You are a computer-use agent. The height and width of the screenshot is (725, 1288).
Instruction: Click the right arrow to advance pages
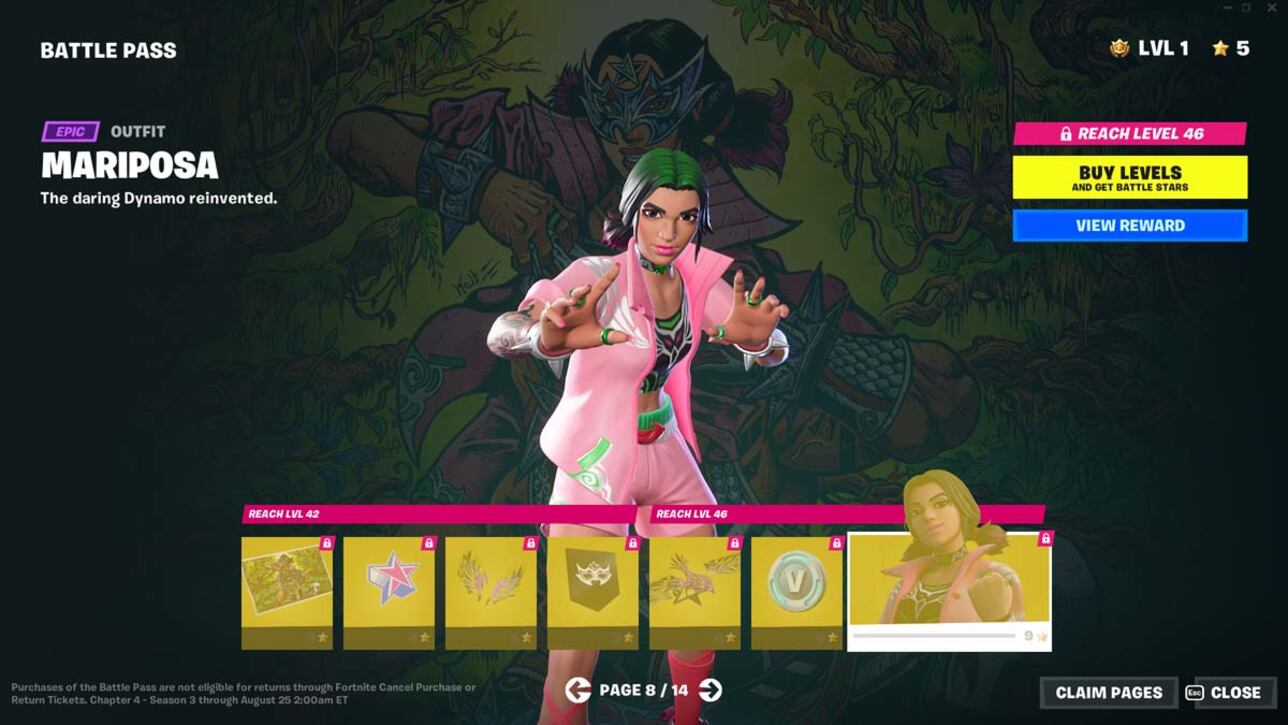tap(710, 691)
